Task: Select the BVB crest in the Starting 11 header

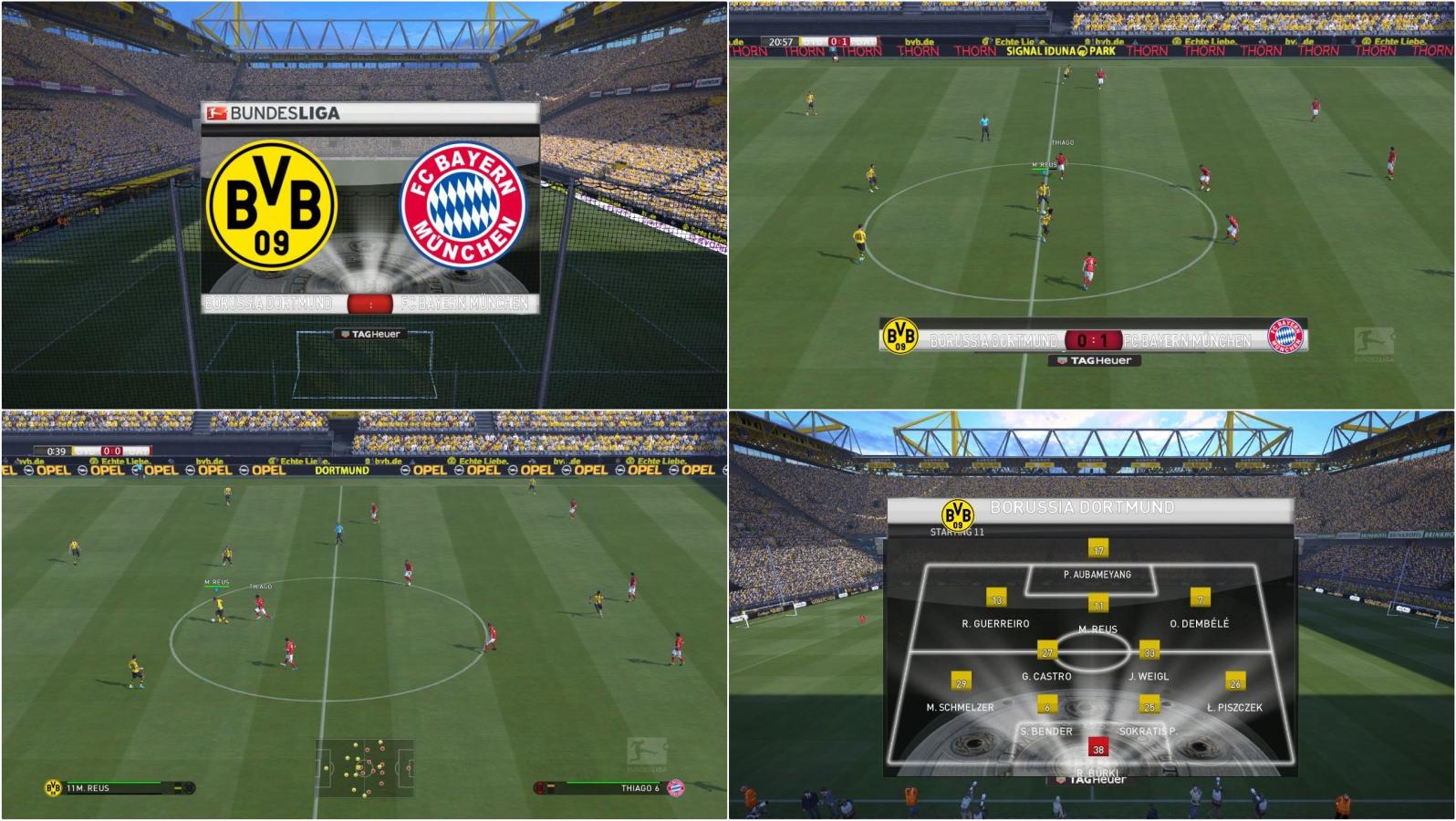Action: click(958, 514)
